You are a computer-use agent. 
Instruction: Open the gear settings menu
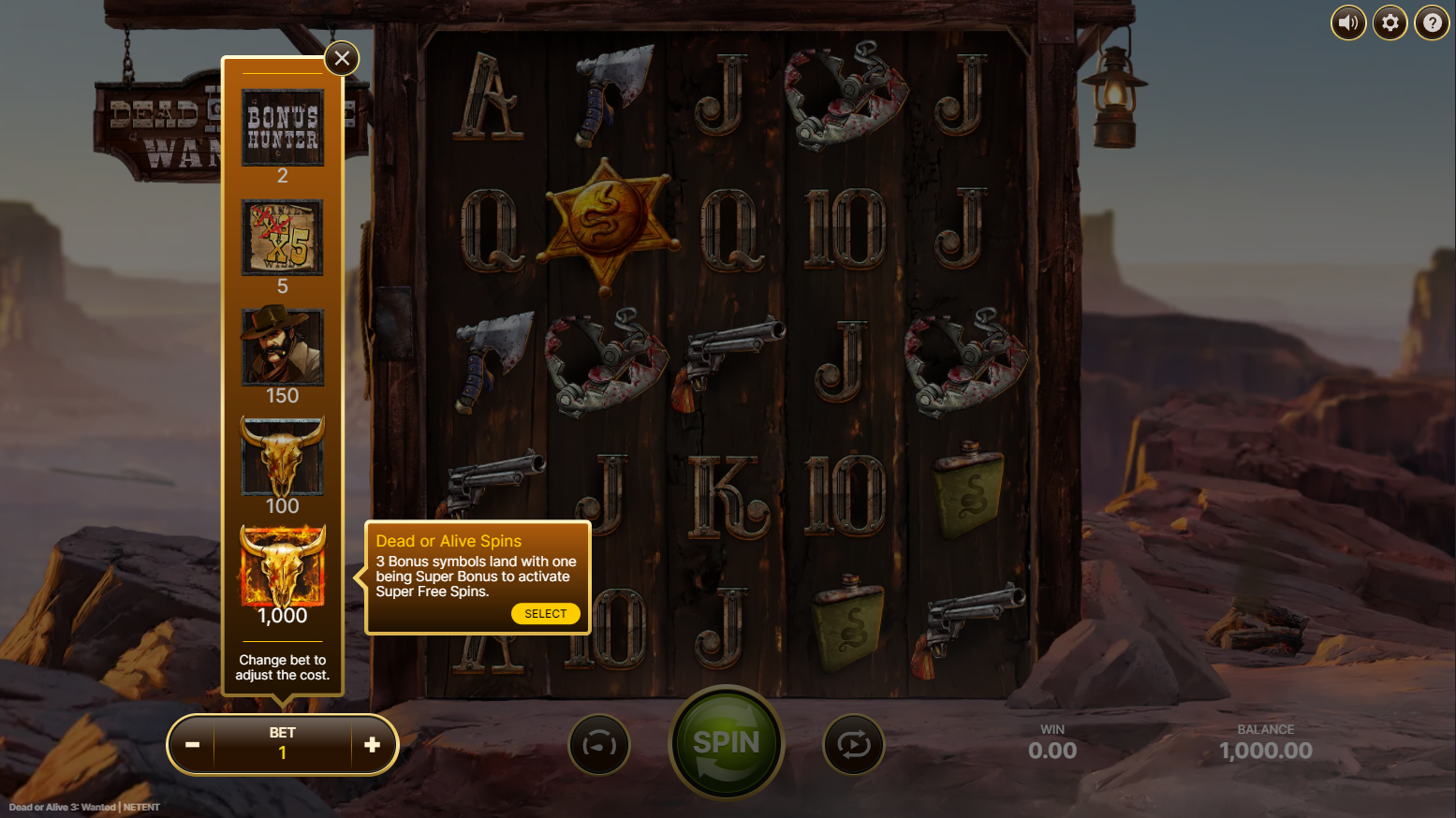1390,22
